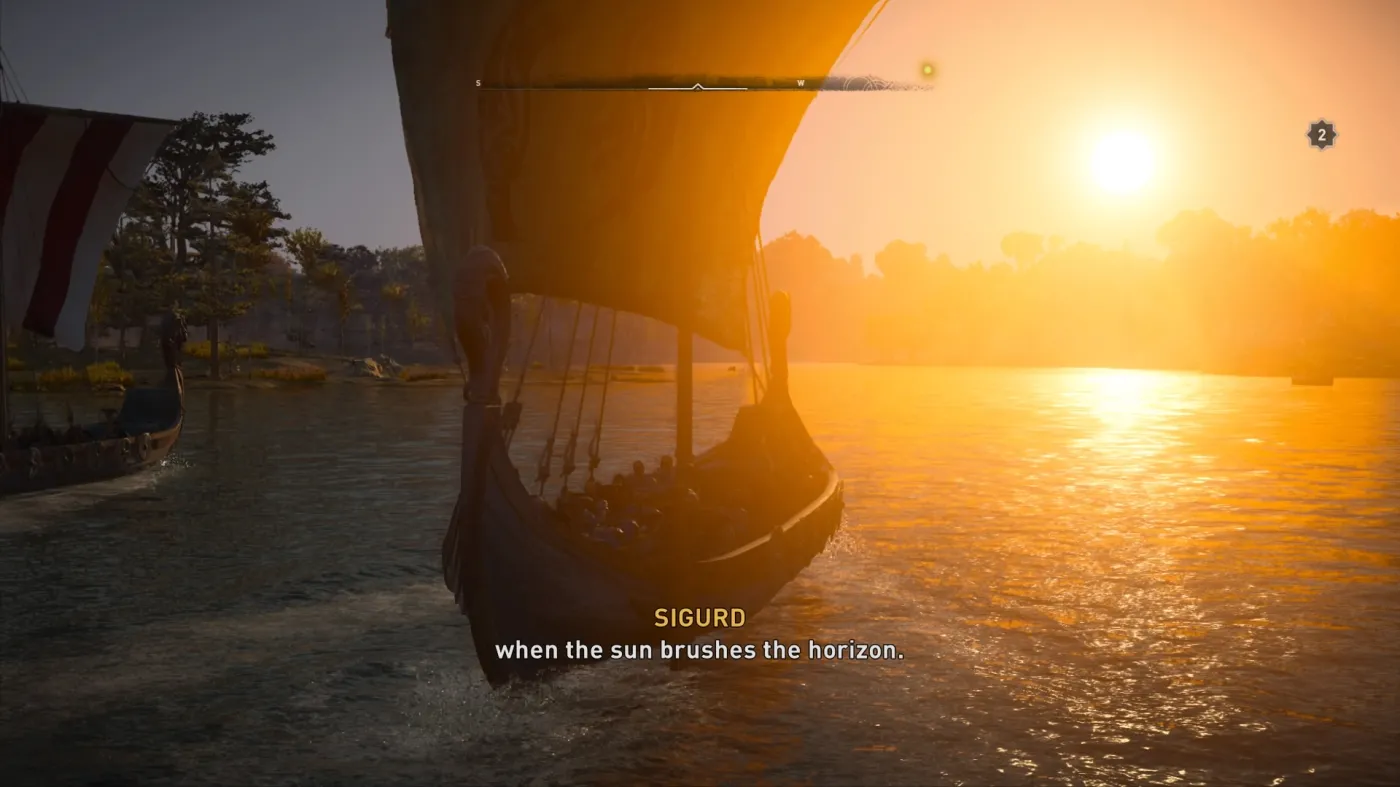Select the center chevron on the compass bar
Viewport: 1400px width, 787px height.
tap(697, 86)
